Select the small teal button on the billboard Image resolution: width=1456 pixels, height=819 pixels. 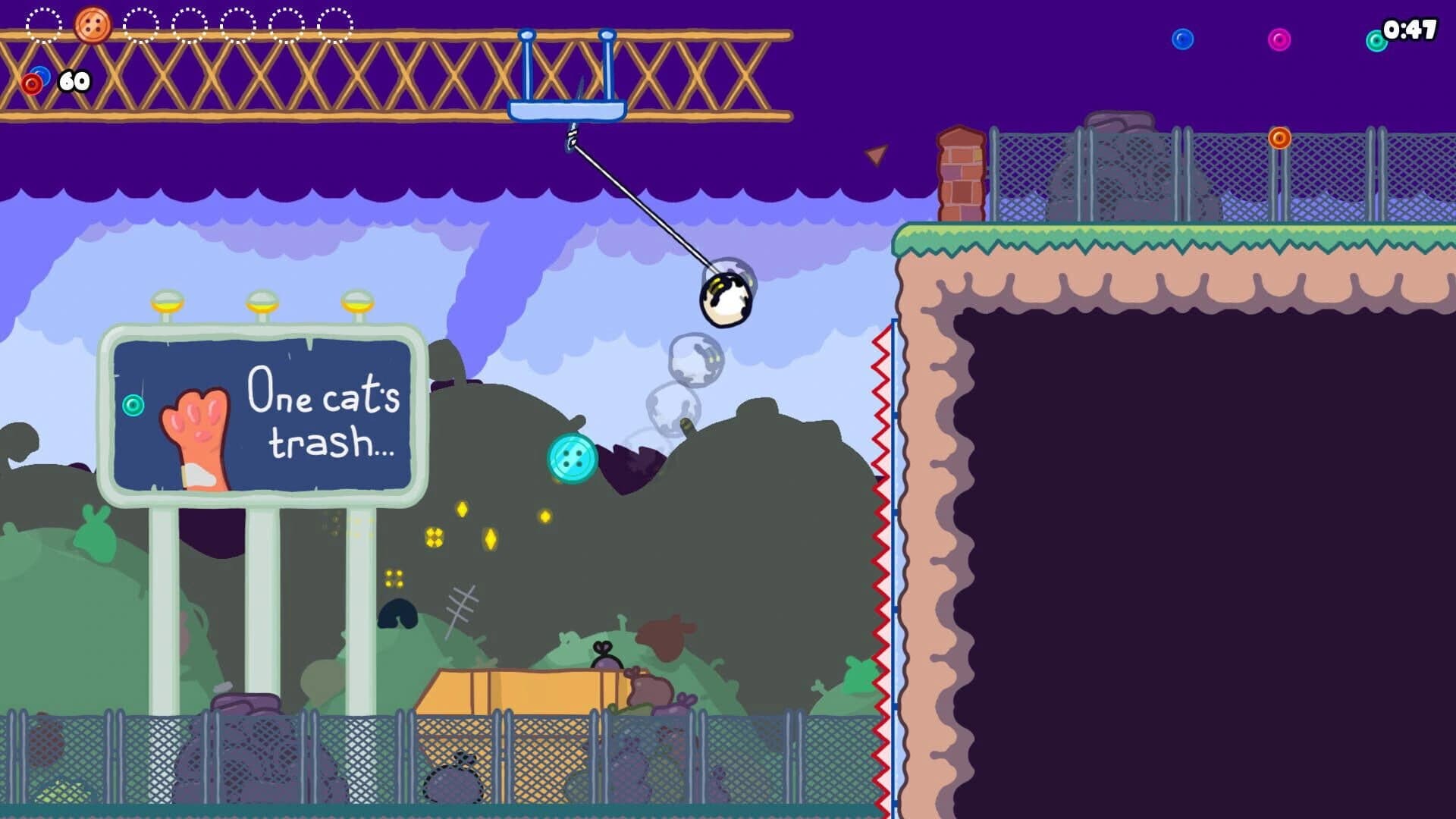(133, 406)
